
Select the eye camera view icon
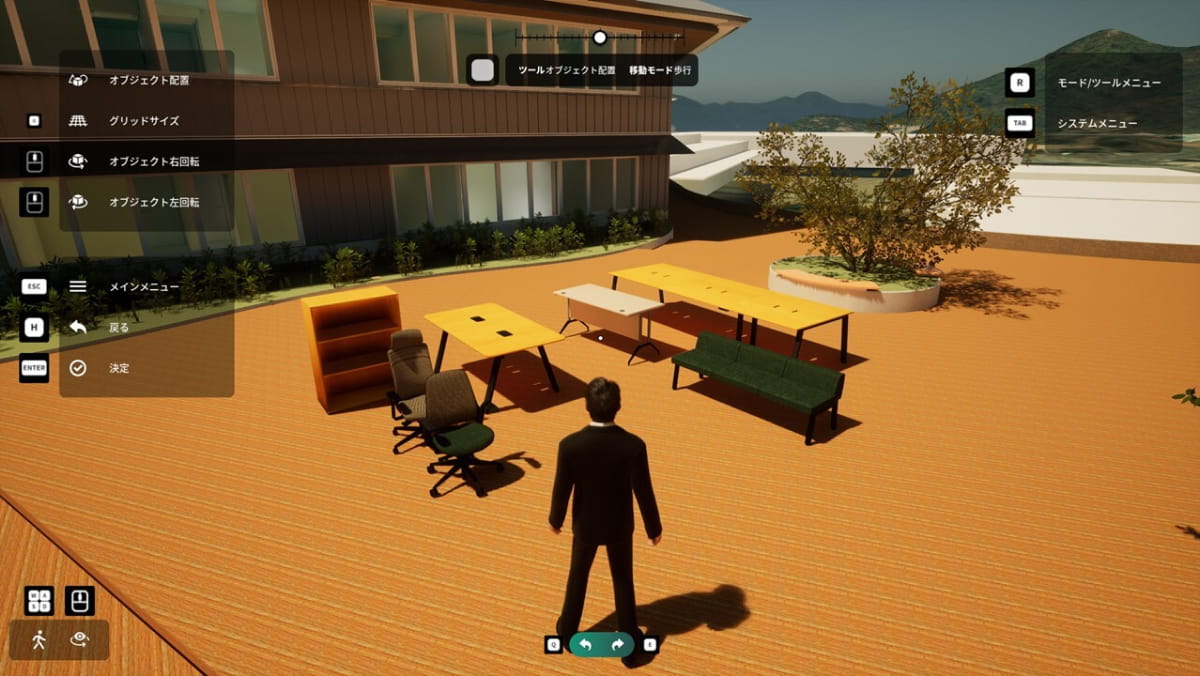80,640
